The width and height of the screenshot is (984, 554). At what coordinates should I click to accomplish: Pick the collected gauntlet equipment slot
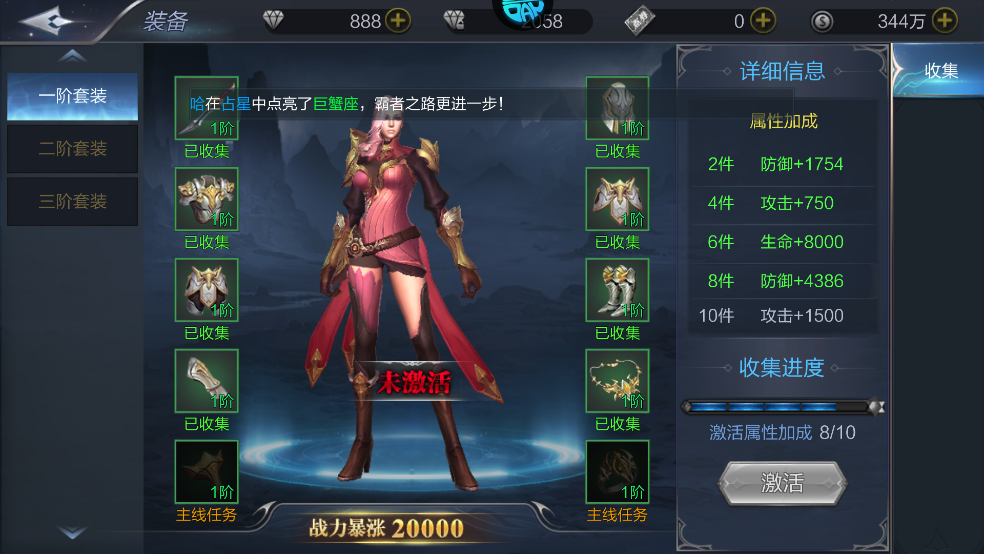click(x=207, y=381)
